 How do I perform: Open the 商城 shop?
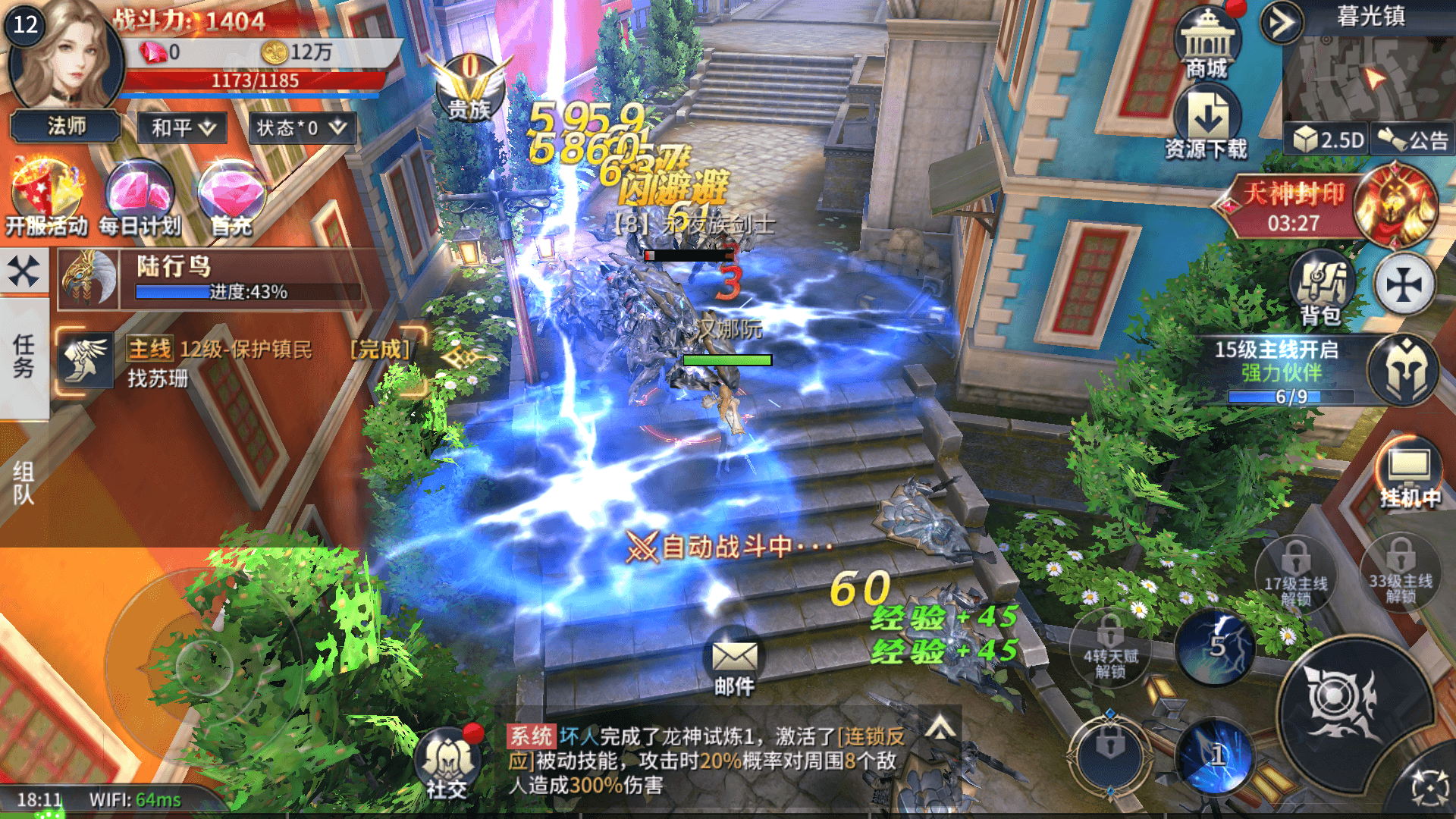[x=1207, y=44]
